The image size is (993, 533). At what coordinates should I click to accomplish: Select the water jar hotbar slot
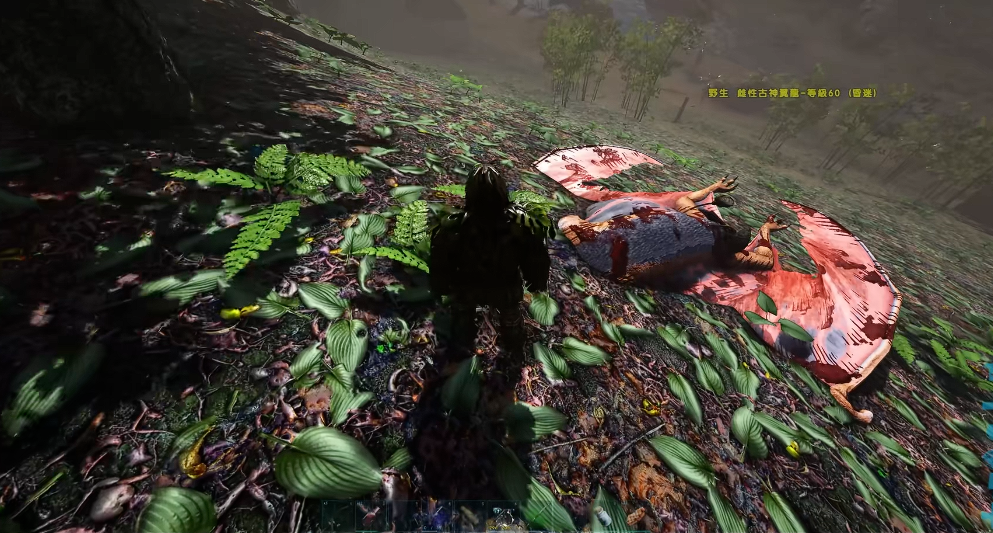coord(602,517)
